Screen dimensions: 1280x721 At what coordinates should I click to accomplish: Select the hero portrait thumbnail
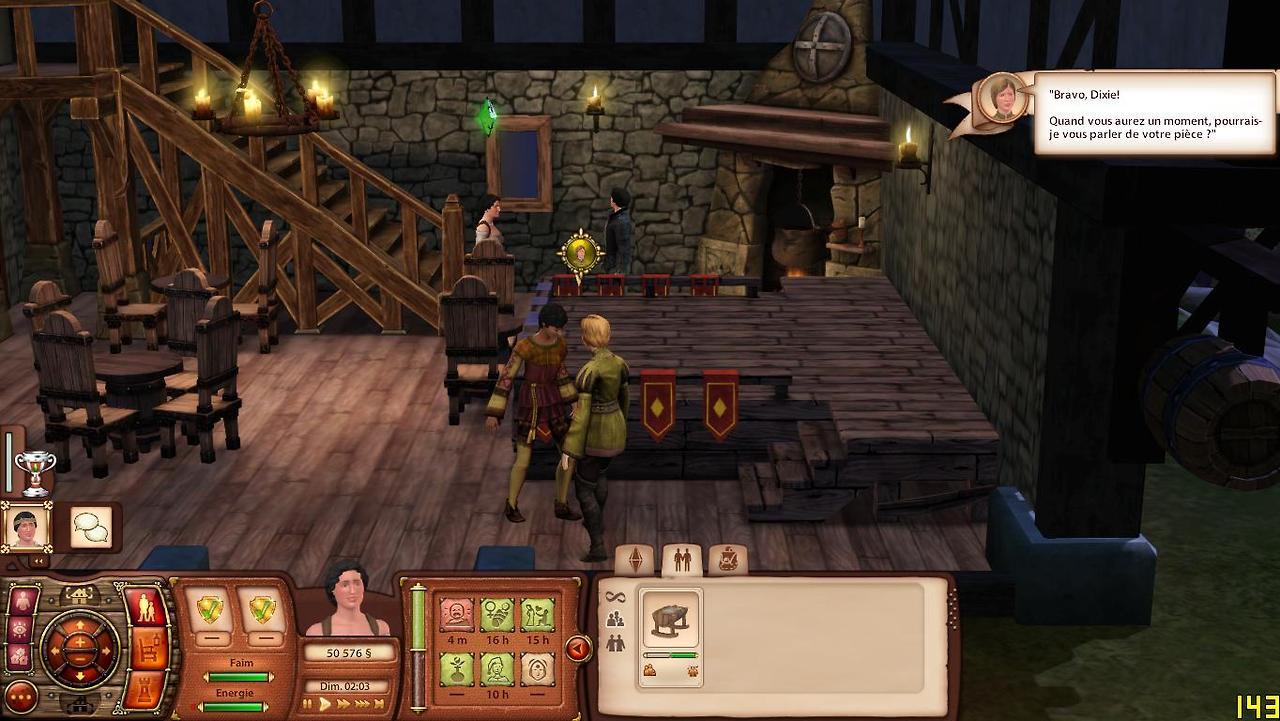pos(26,526)
